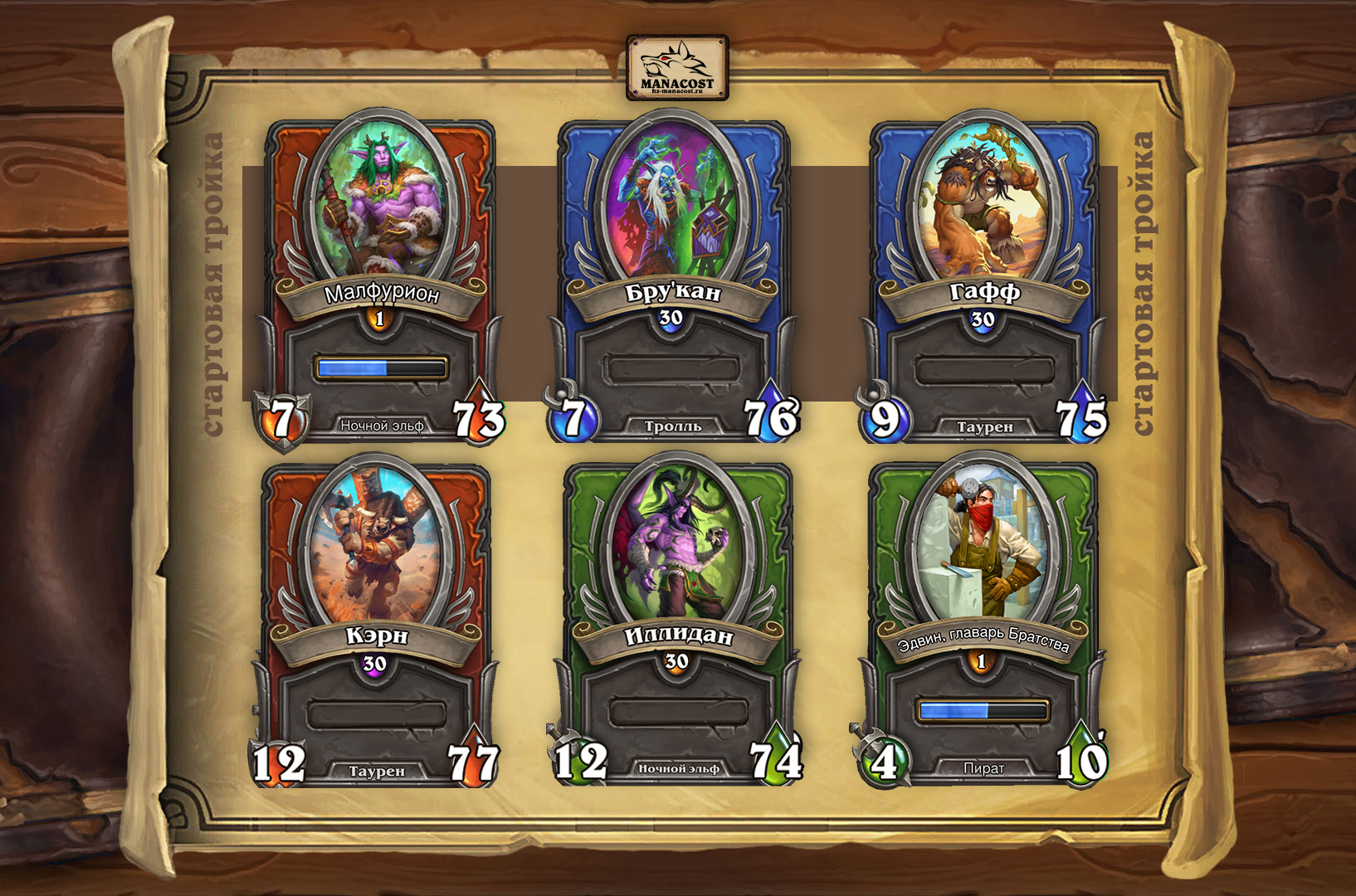
Task: Select the Малфурион mercenary card
Action: coord(381,282)
